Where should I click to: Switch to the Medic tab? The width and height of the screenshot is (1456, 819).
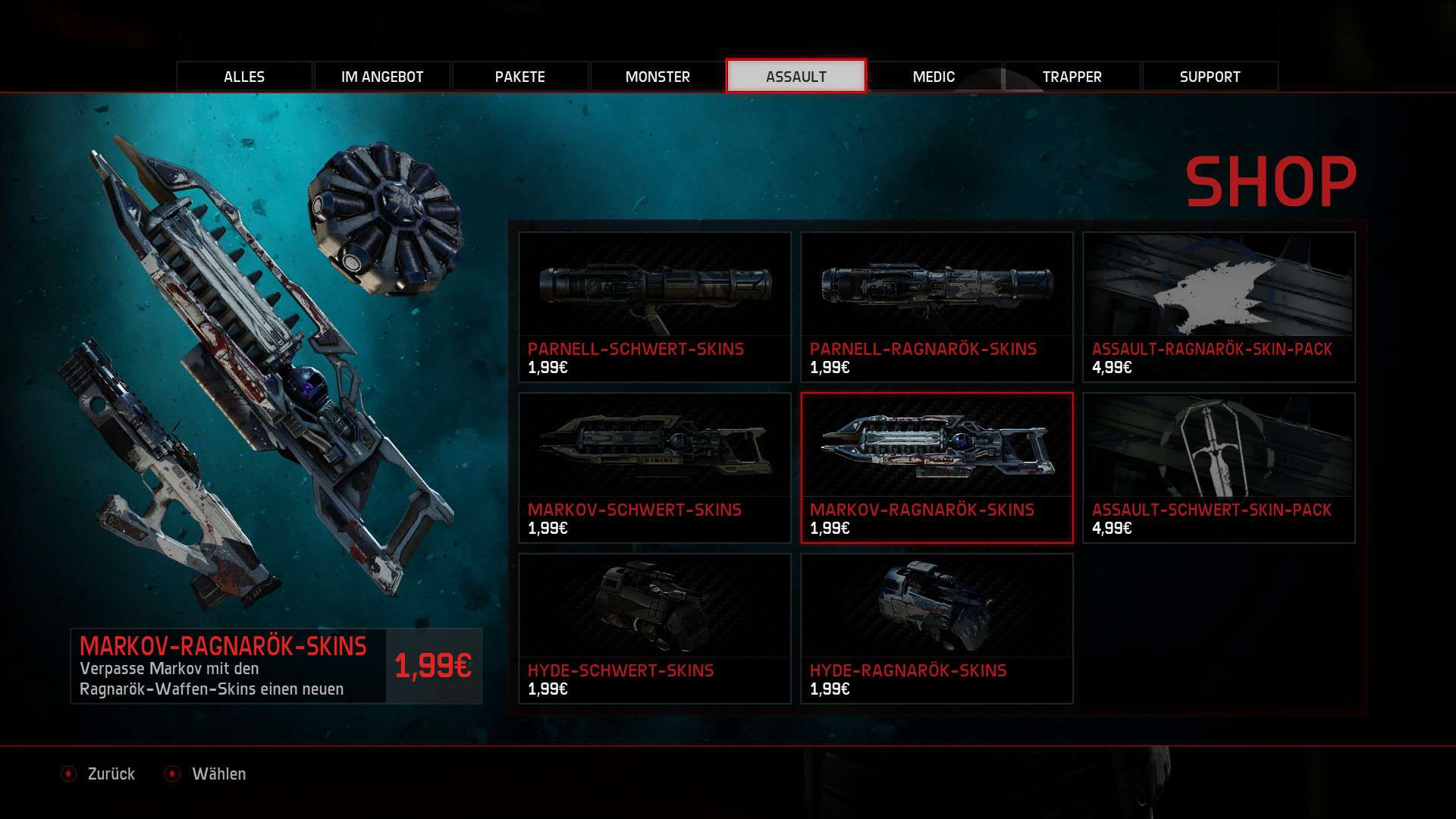[x=934, y=77]
